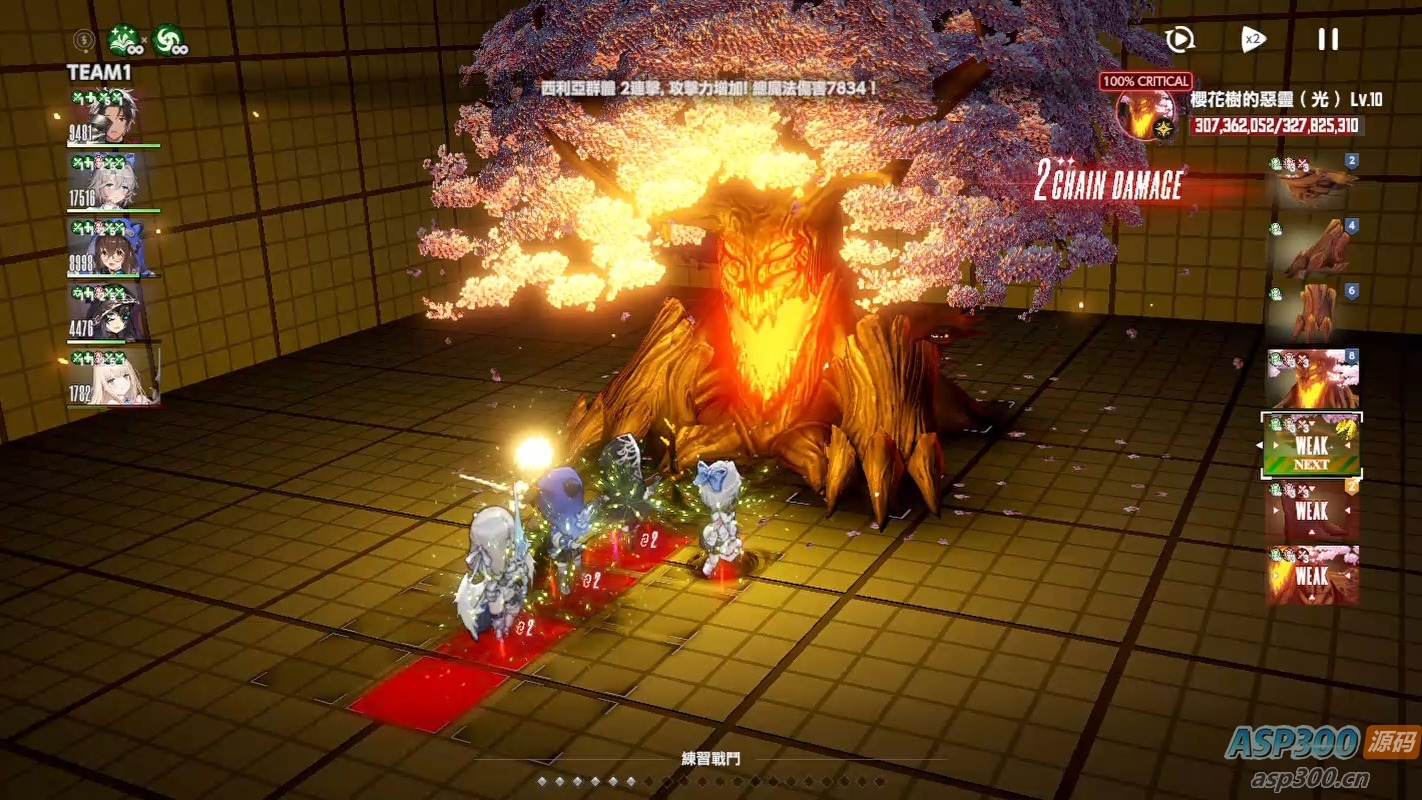The image size is (1422, 800).
Task: Select the dark-haired ally with 4476 HP
Action: (x=112, y=312)
